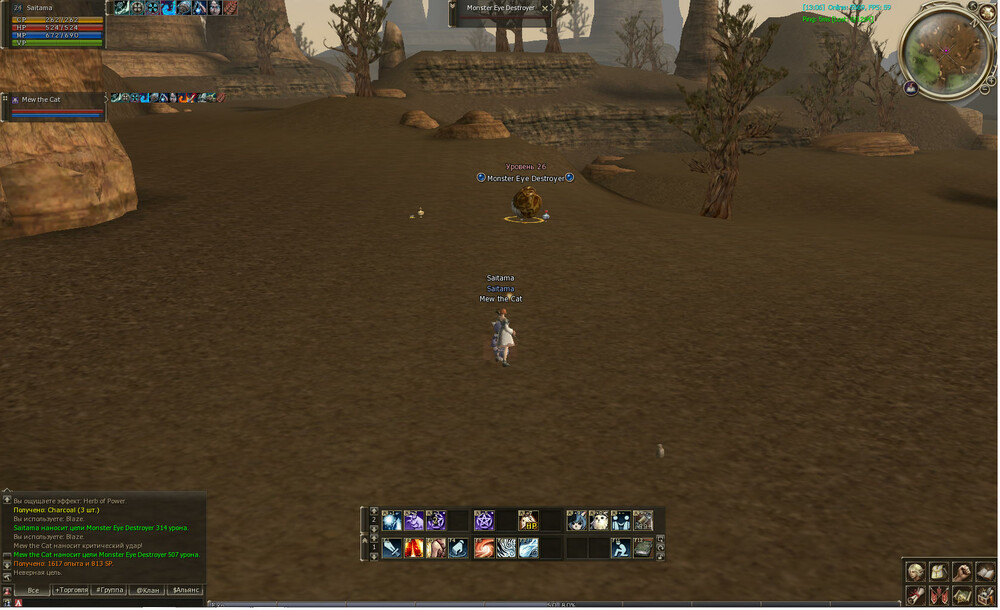
Task: Select the Все chat tab
Action: click(33, 590)
